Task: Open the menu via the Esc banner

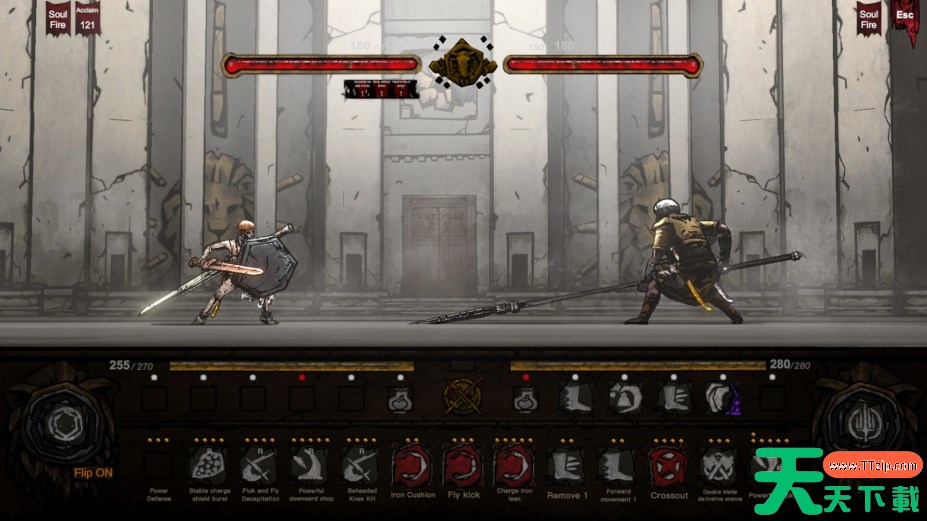Action: 904,20
